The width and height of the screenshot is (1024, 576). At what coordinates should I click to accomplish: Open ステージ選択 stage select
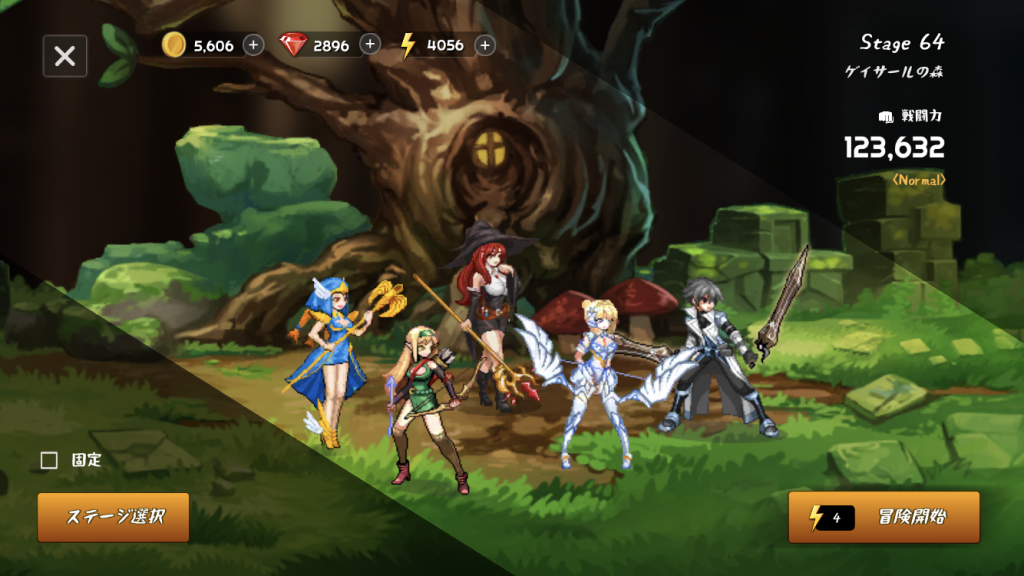click(114, 517)
